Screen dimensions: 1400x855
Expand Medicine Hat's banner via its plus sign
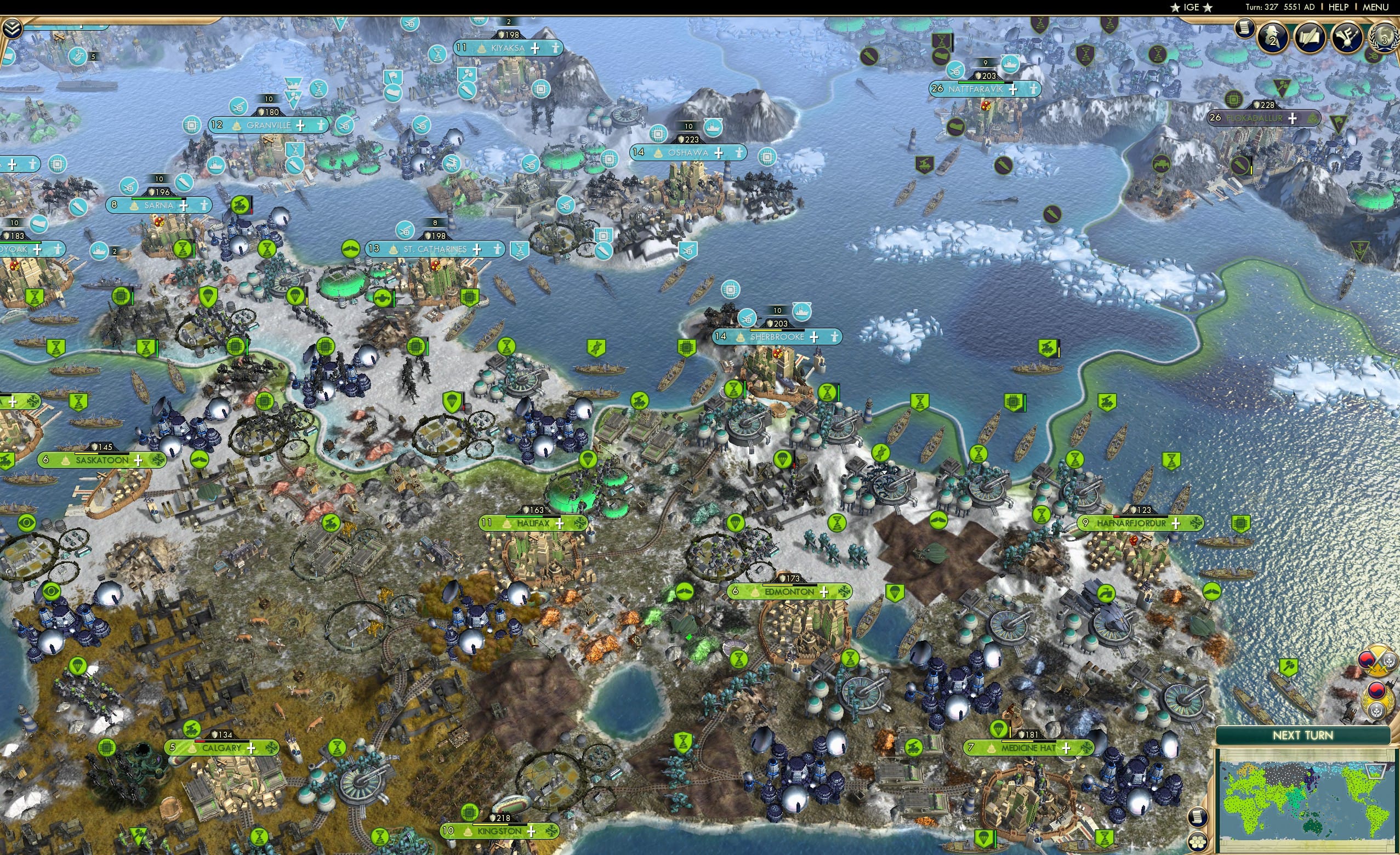1067,749
